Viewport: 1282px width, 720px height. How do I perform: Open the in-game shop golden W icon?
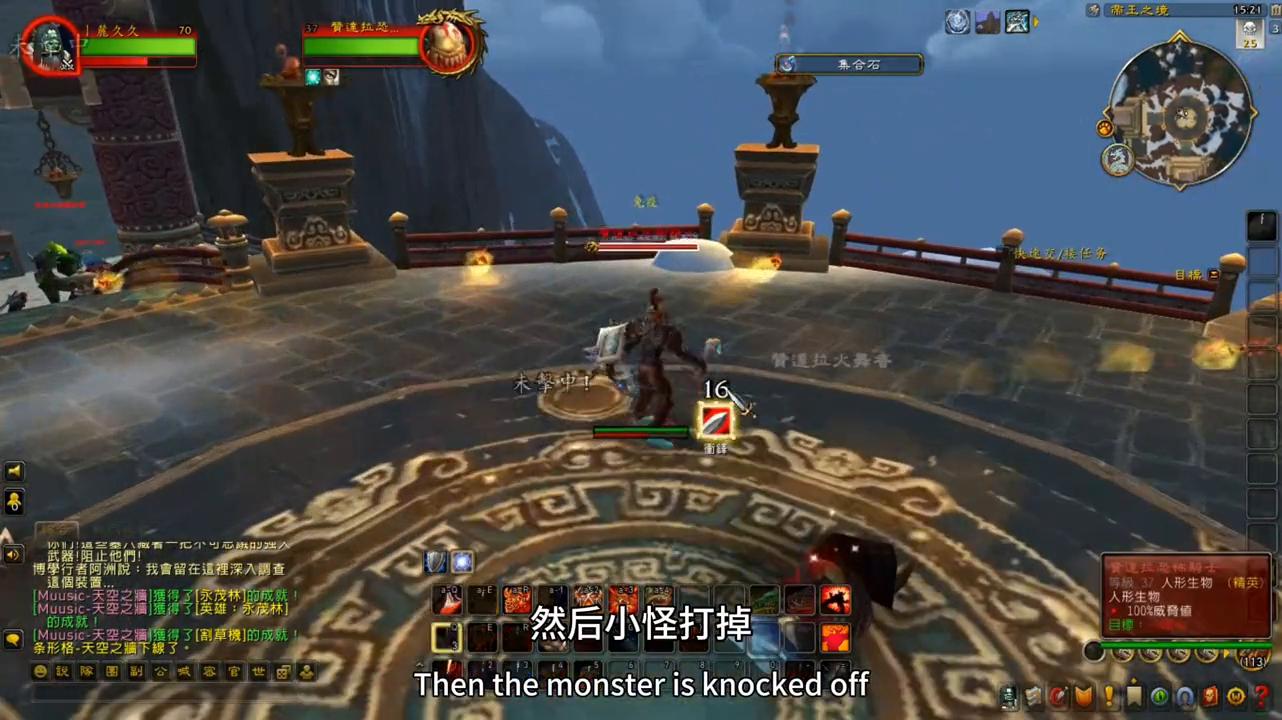point(1234,697)
